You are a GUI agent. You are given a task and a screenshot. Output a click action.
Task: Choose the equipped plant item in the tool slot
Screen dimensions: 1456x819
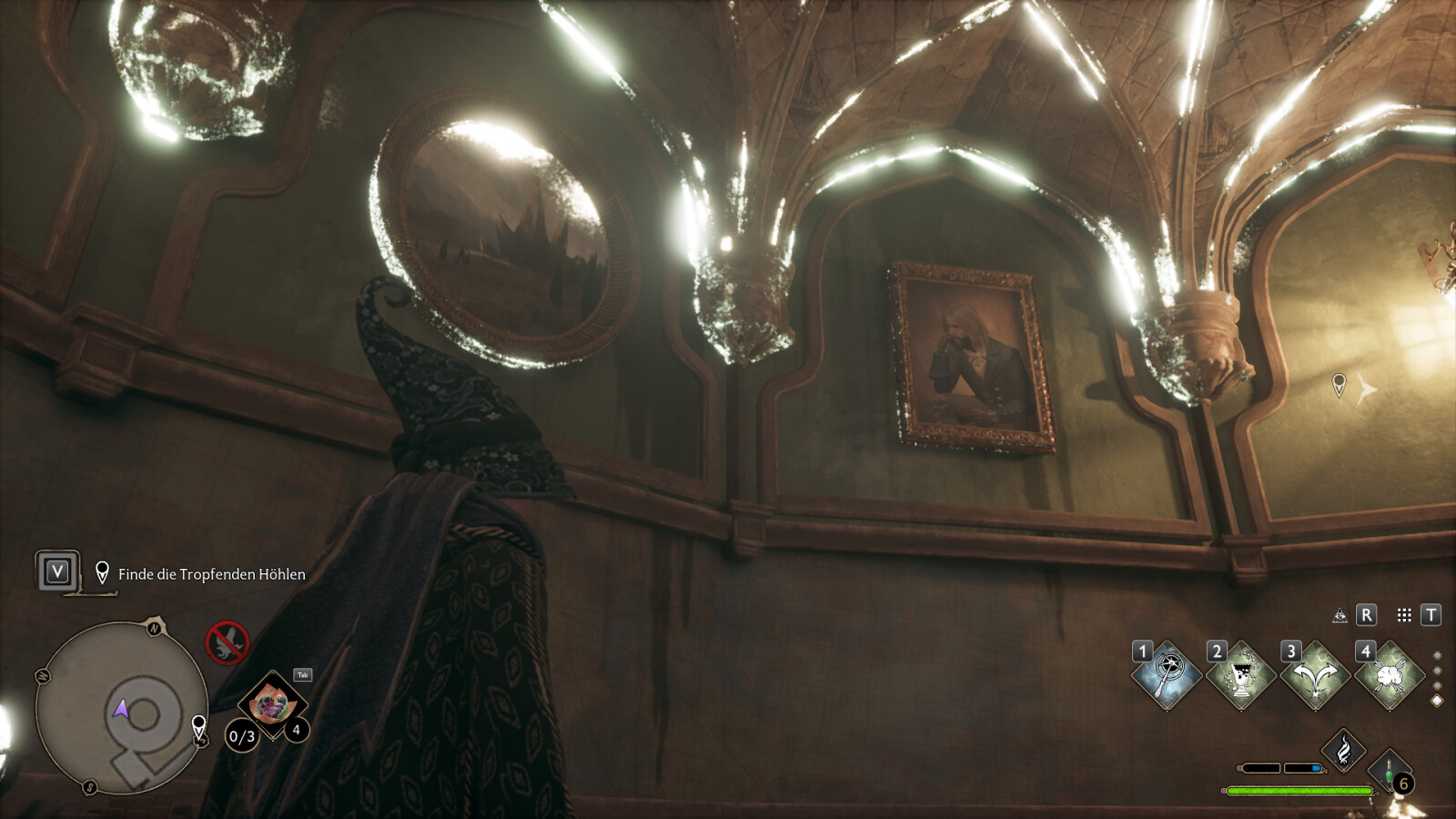(271, 703)
